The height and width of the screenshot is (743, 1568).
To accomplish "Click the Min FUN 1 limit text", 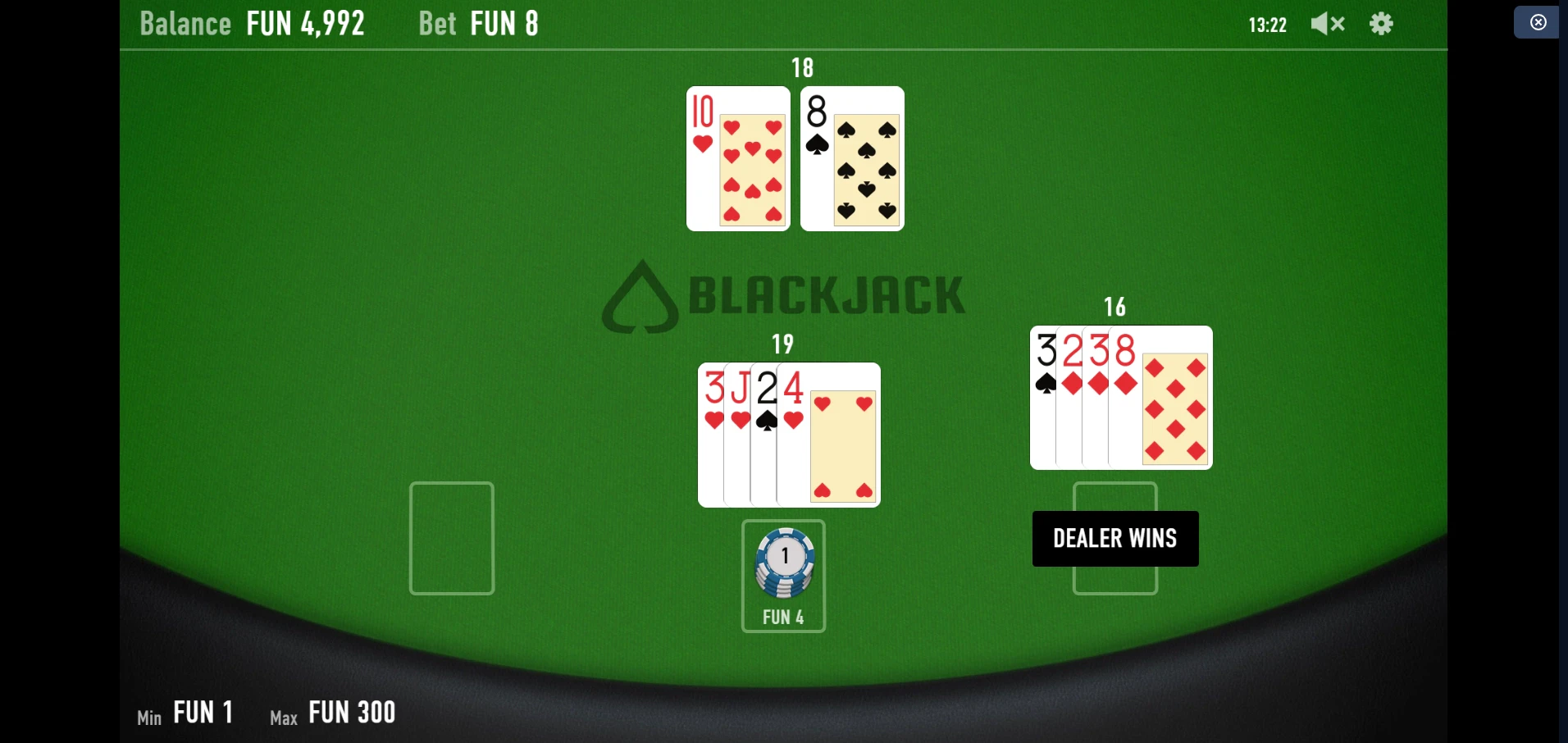I will click(184, 712).
